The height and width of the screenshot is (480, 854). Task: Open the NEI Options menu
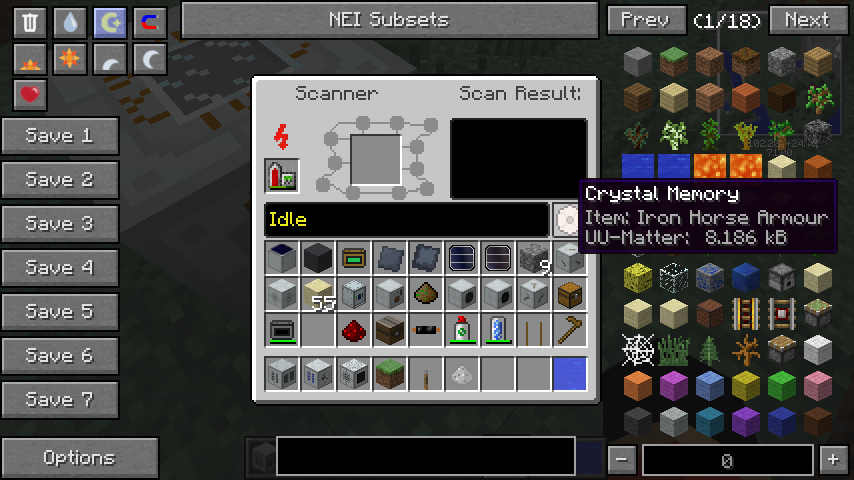(79, 458)
